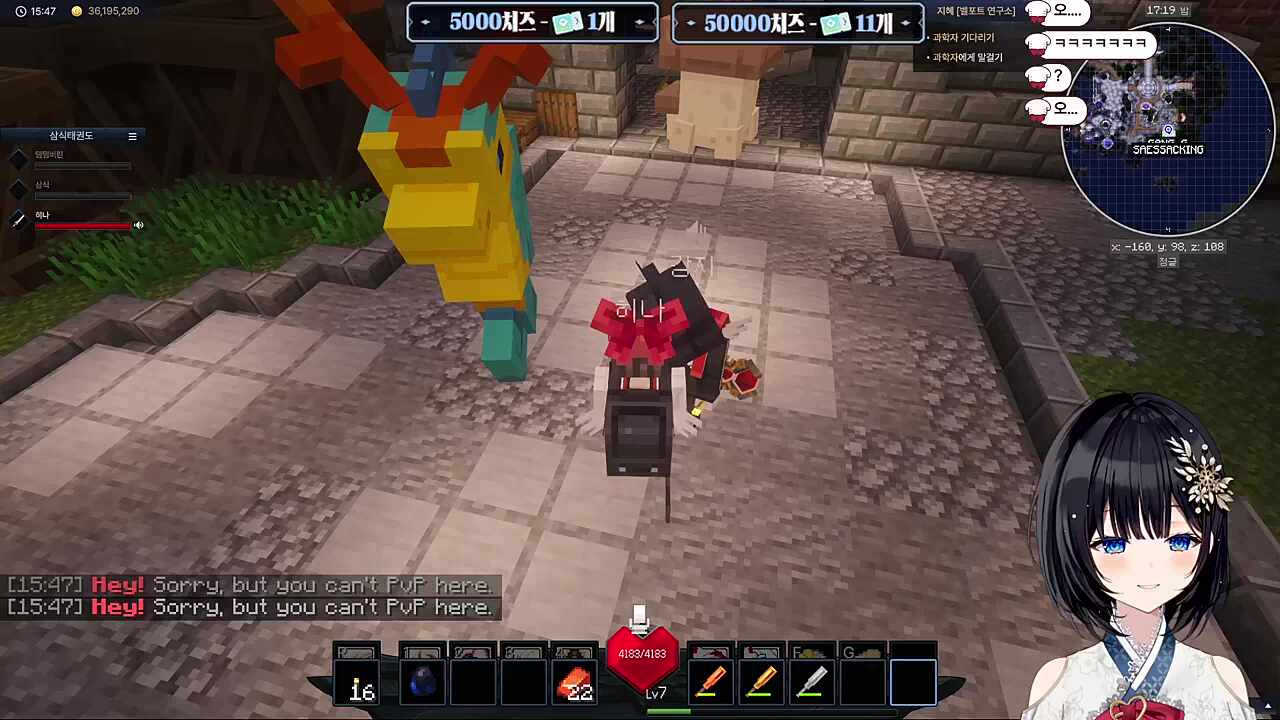Open the party panel hamburger menu
This screenshot has height=720, width=1280.
(x=132, y=136)
